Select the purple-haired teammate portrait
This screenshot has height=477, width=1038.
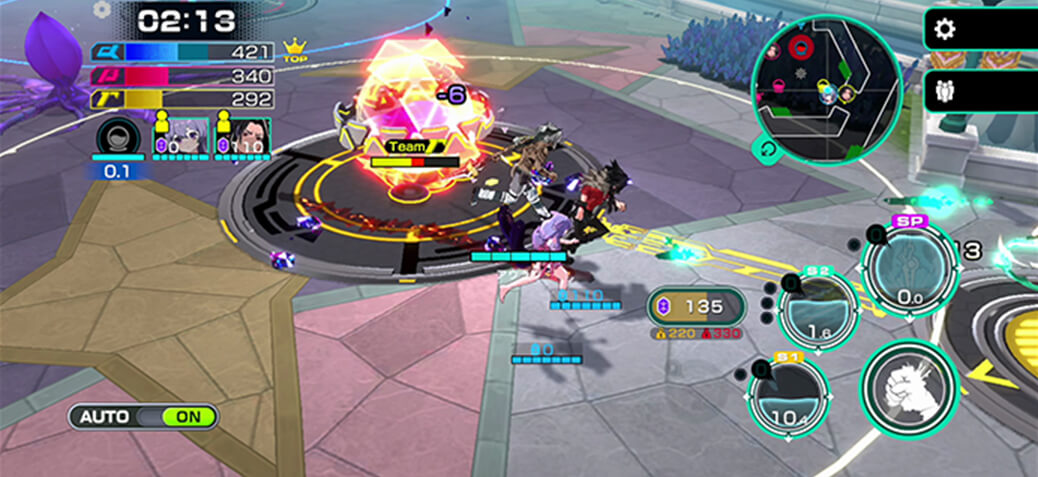click(180, 135)
